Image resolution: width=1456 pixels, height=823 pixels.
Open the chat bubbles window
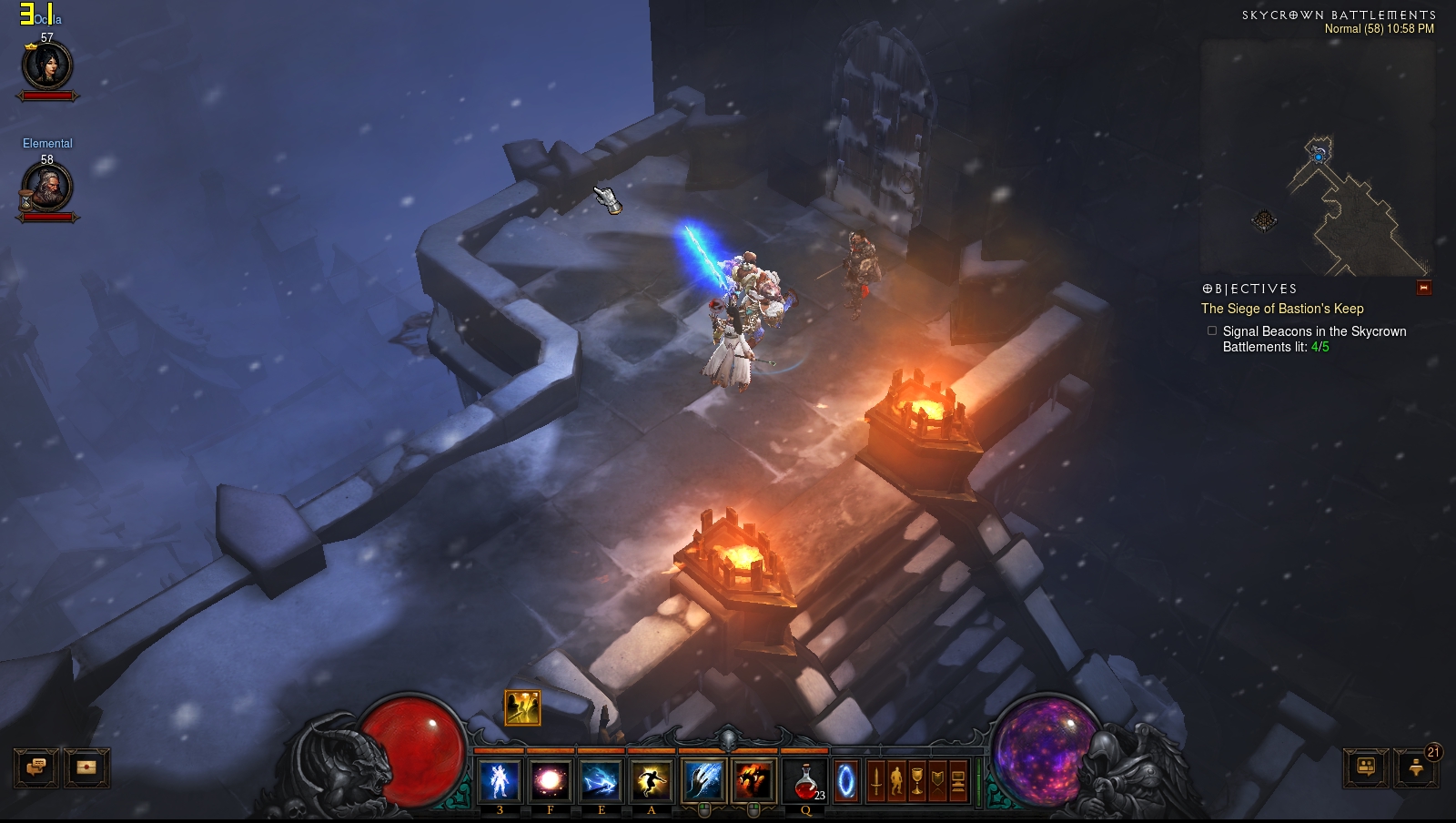point(37,767)
